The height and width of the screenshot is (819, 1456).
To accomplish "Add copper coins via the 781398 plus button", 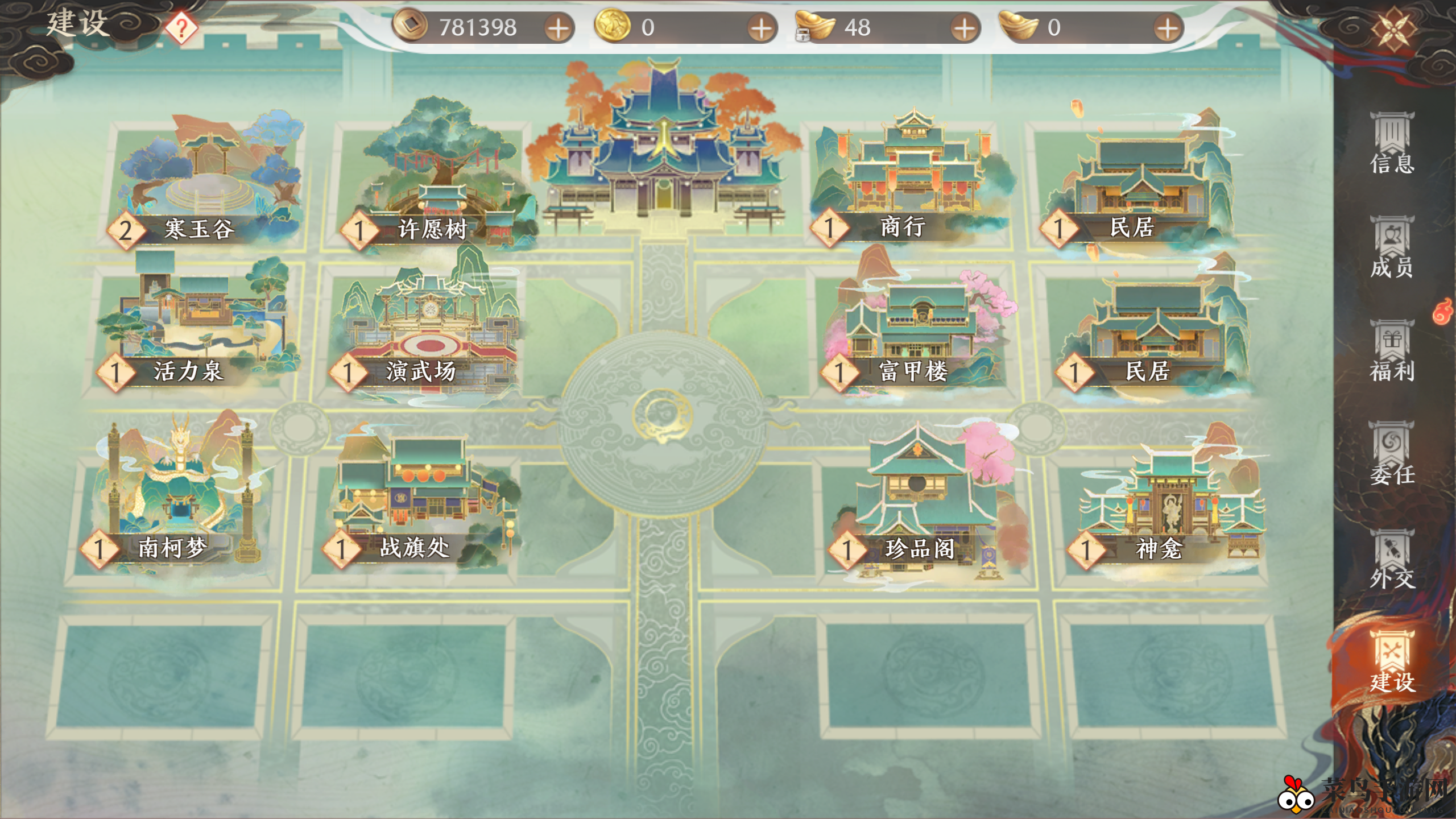I will pyautogui.click(x=559, y=28).
